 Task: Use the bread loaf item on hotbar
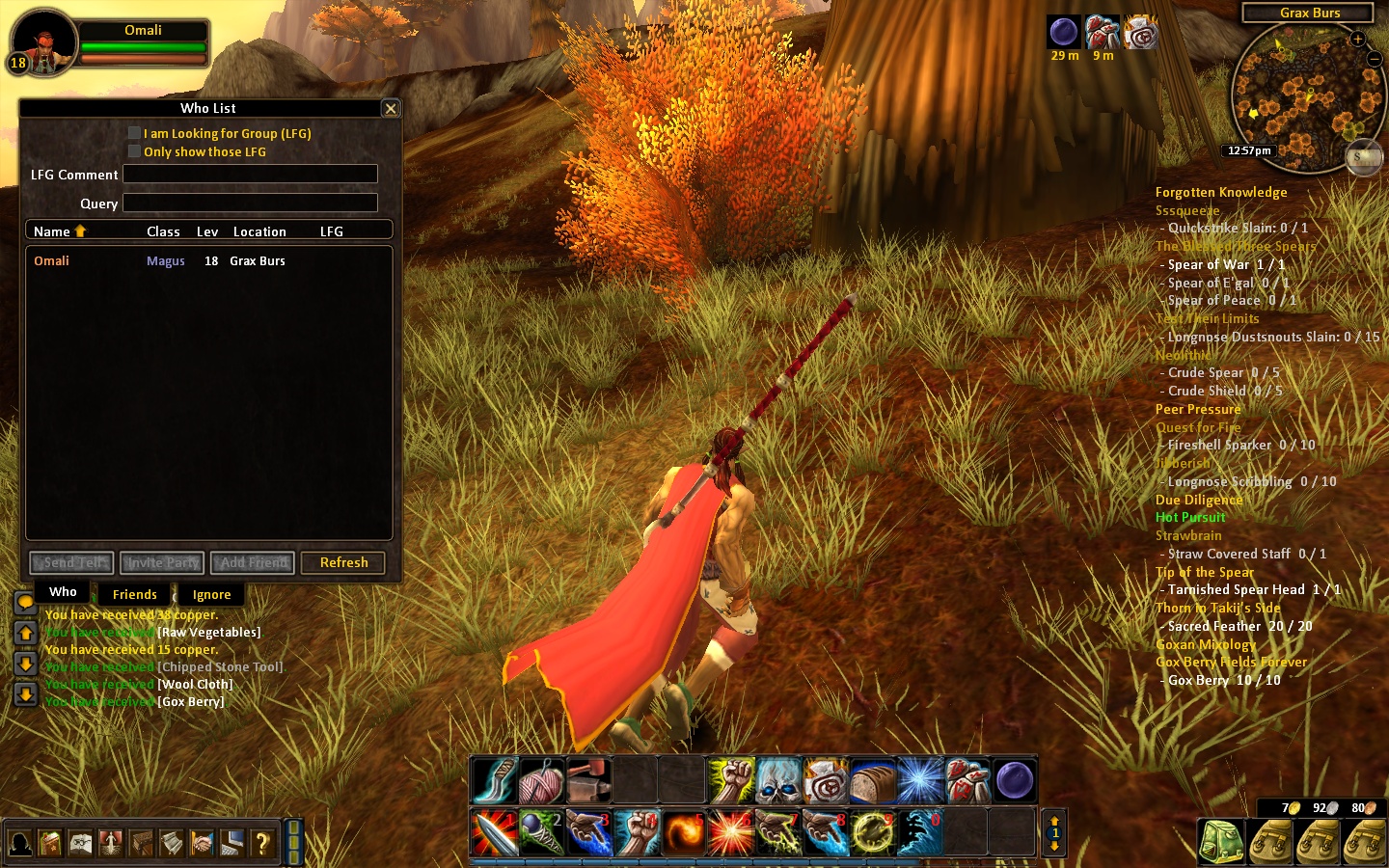872,781
